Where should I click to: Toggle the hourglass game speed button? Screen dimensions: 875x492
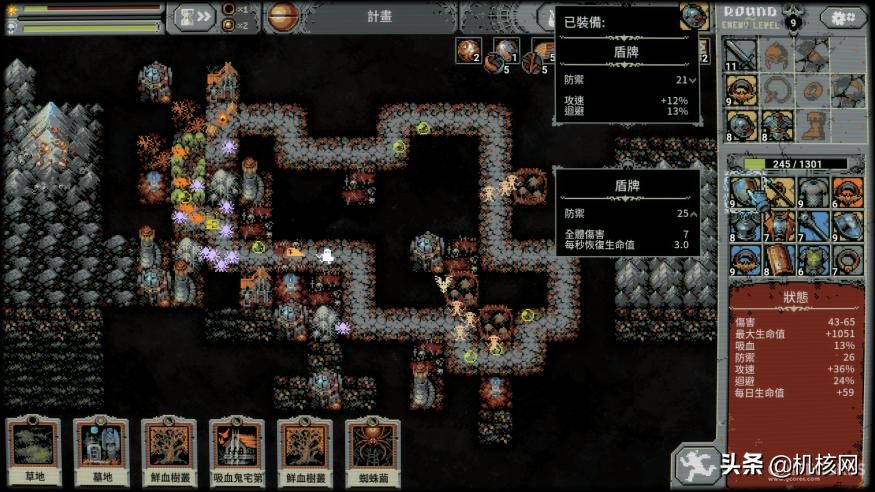pos(194,16)
